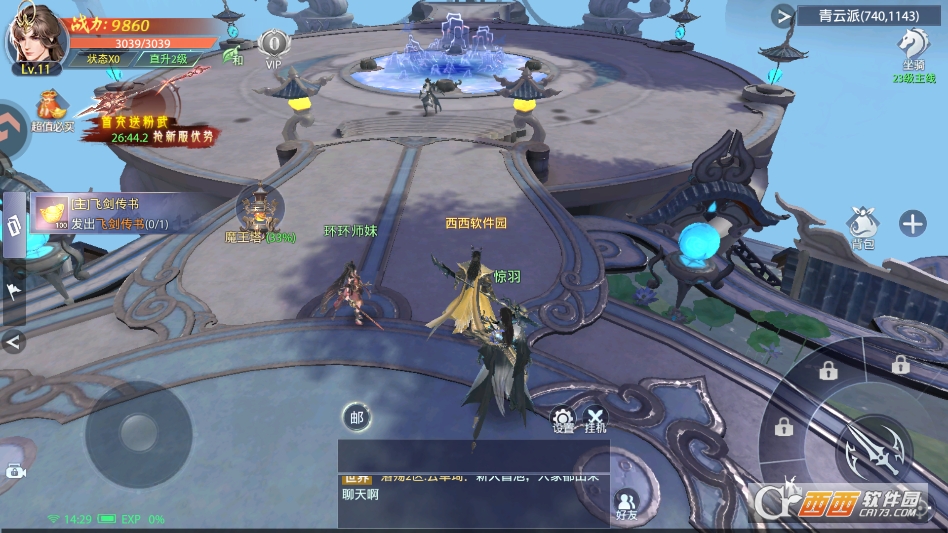The width and height of the screenshot is (948, 533).
Task: Expand the round plus button
Action: click(x=912, y=223)
